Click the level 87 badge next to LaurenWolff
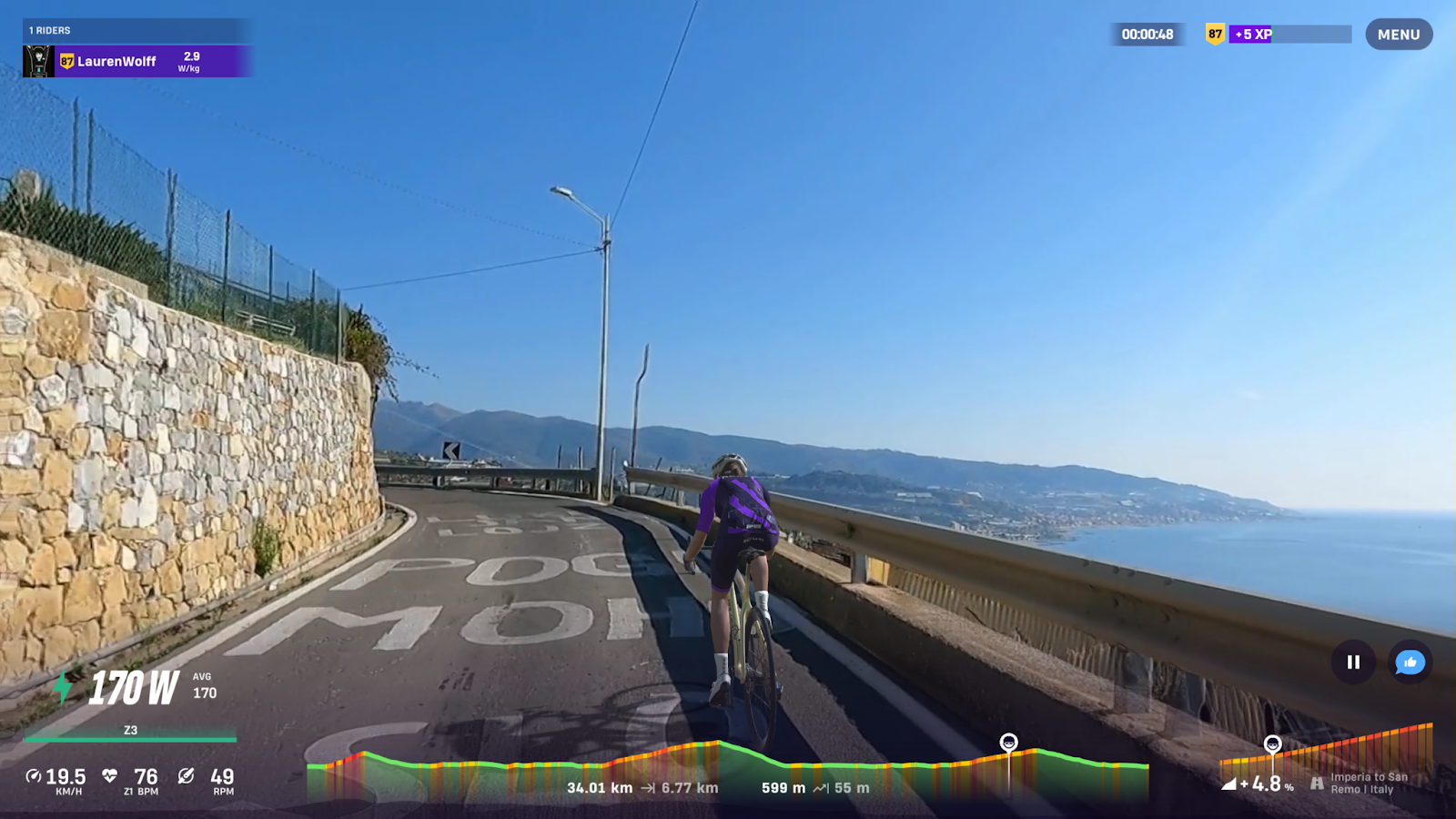The width and height of the screenshot is (1456, 819). click(x=66, y=60)
